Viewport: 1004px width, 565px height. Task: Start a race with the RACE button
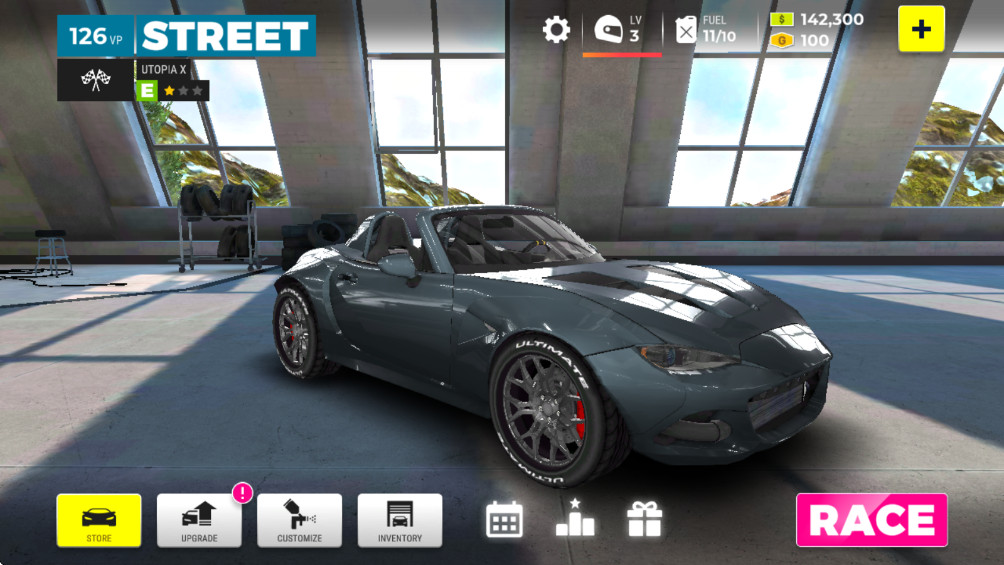871,520
